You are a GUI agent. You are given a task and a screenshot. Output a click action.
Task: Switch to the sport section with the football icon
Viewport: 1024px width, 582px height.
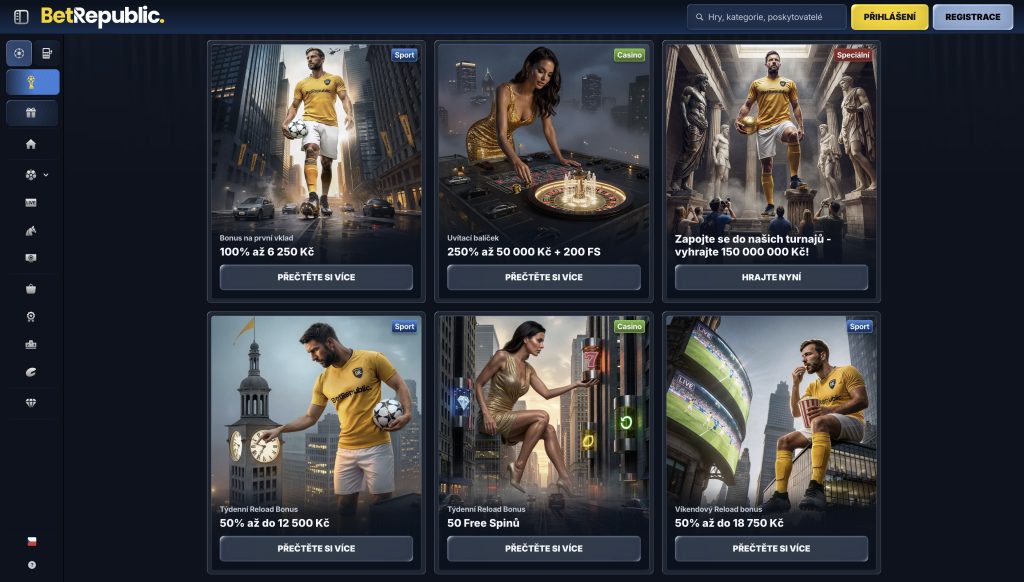pyautogui.click(x=19, y=53)
